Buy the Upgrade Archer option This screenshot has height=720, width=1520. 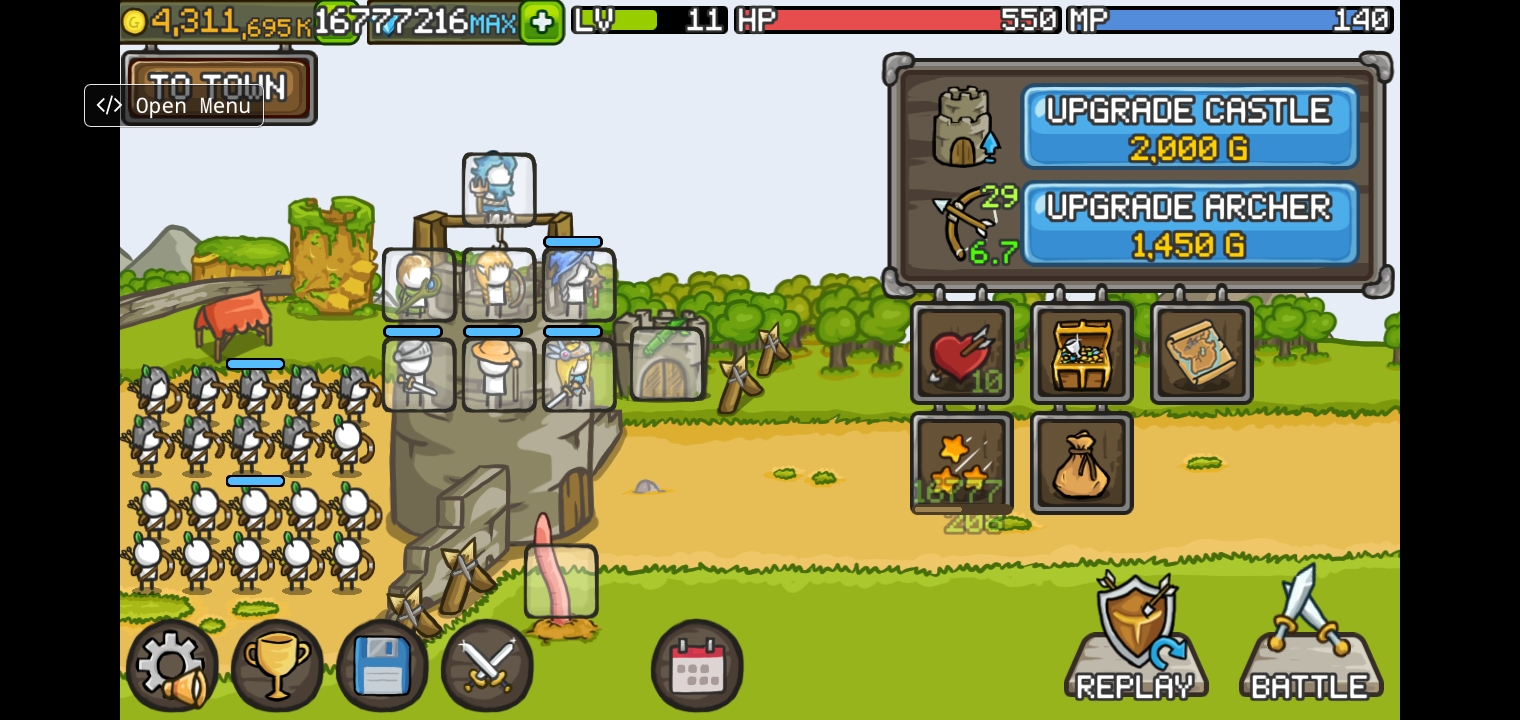[x=1188, y=224]
